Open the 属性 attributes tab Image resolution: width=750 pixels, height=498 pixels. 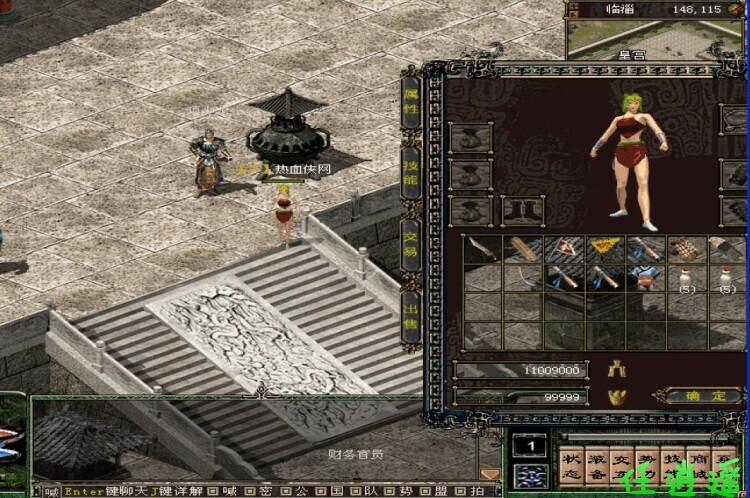tap(411, 101)
